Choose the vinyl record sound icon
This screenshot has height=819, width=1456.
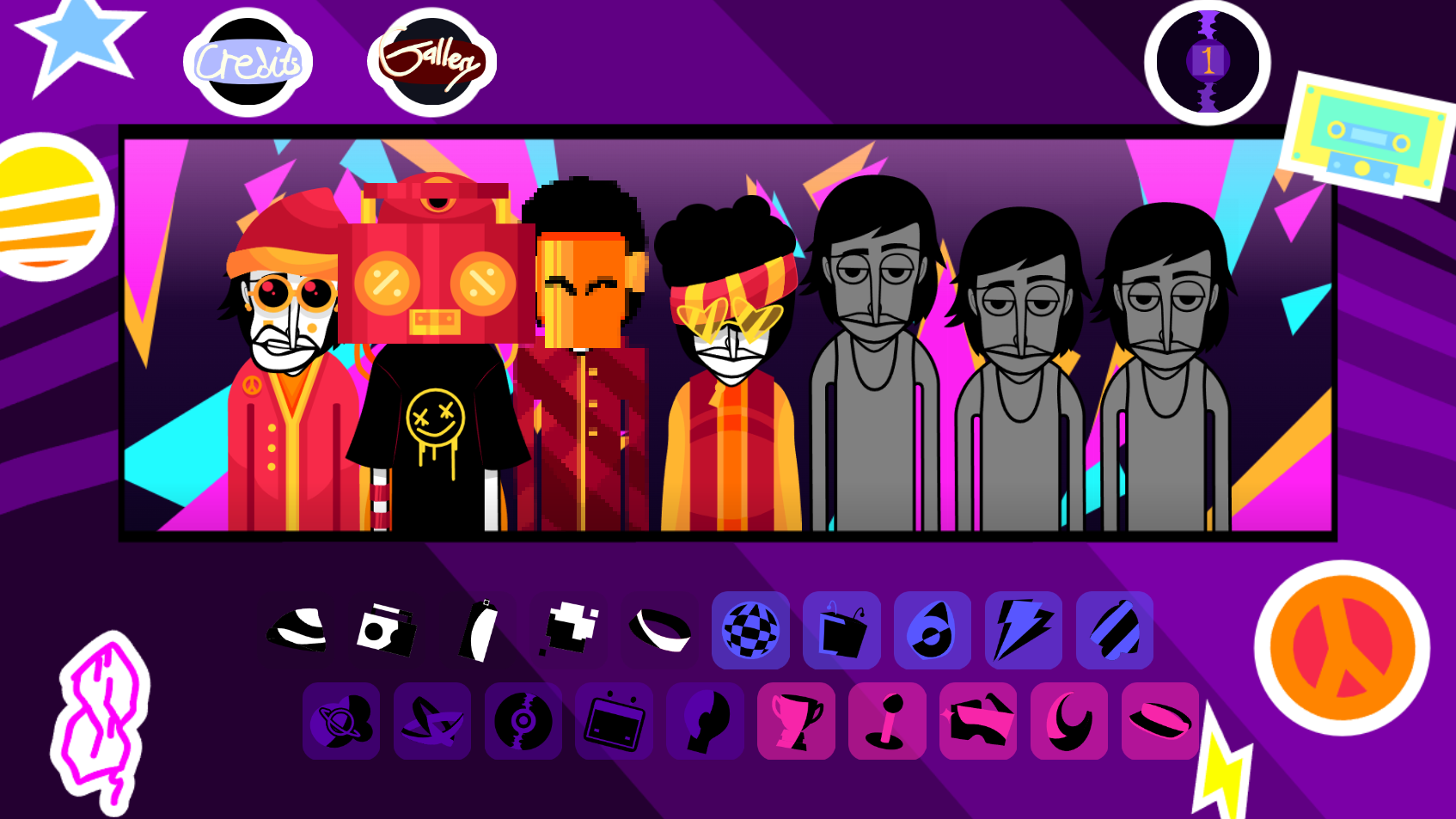click(x=523, y=722)
